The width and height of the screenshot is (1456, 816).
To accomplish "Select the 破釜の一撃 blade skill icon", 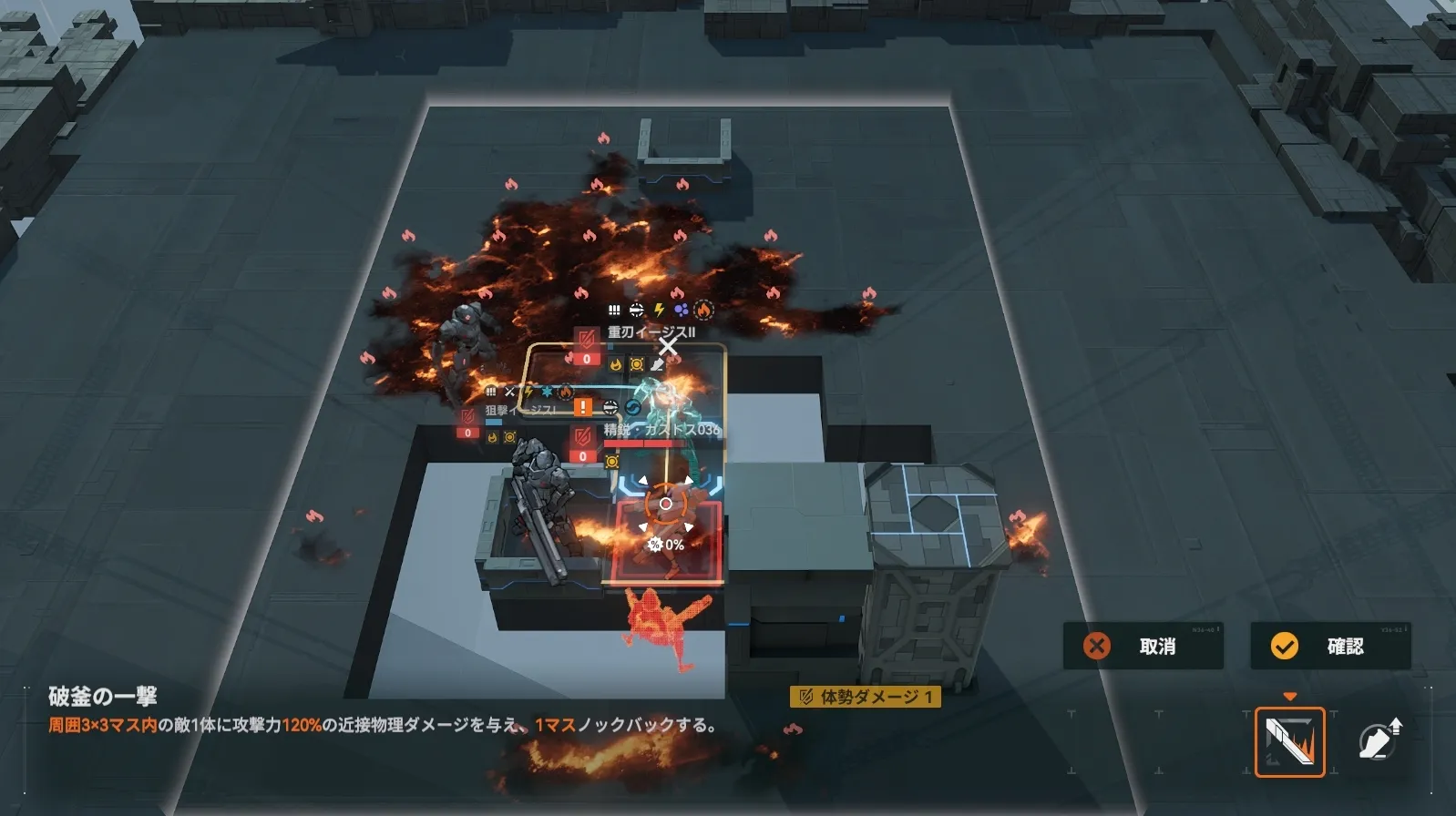I will 1289,742.
